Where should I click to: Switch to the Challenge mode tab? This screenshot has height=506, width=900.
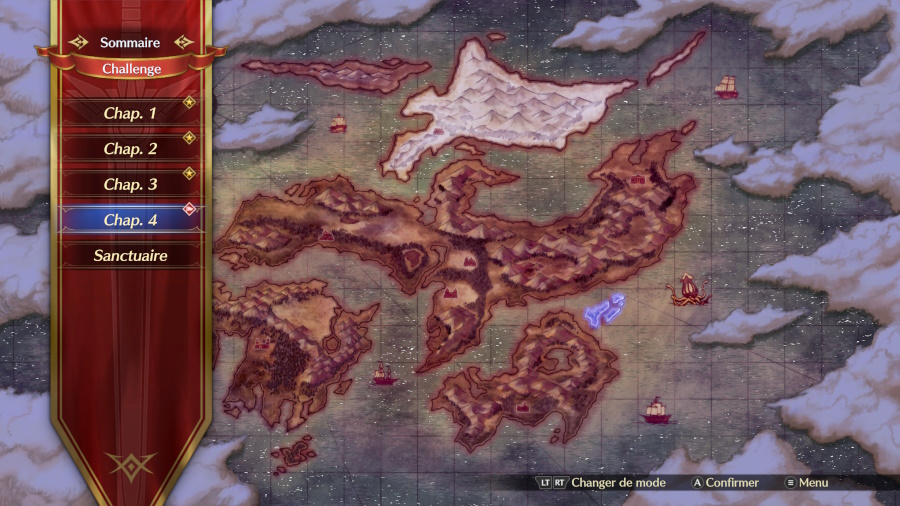[x=131, y=69]
